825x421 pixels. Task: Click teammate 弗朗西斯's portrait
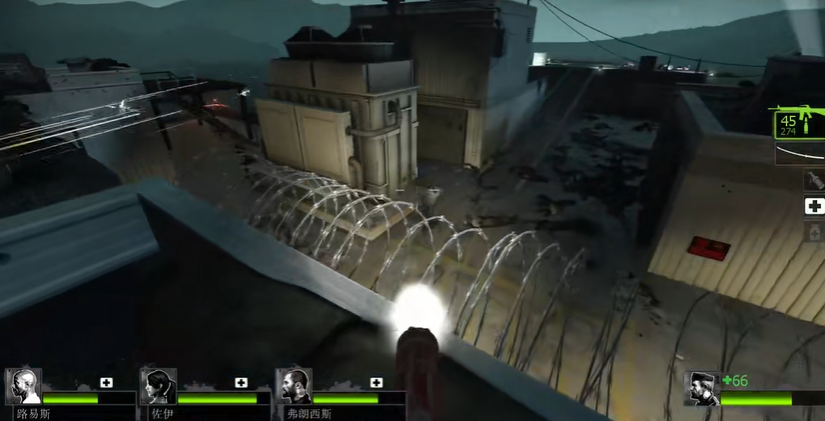[x=293, y=386]
